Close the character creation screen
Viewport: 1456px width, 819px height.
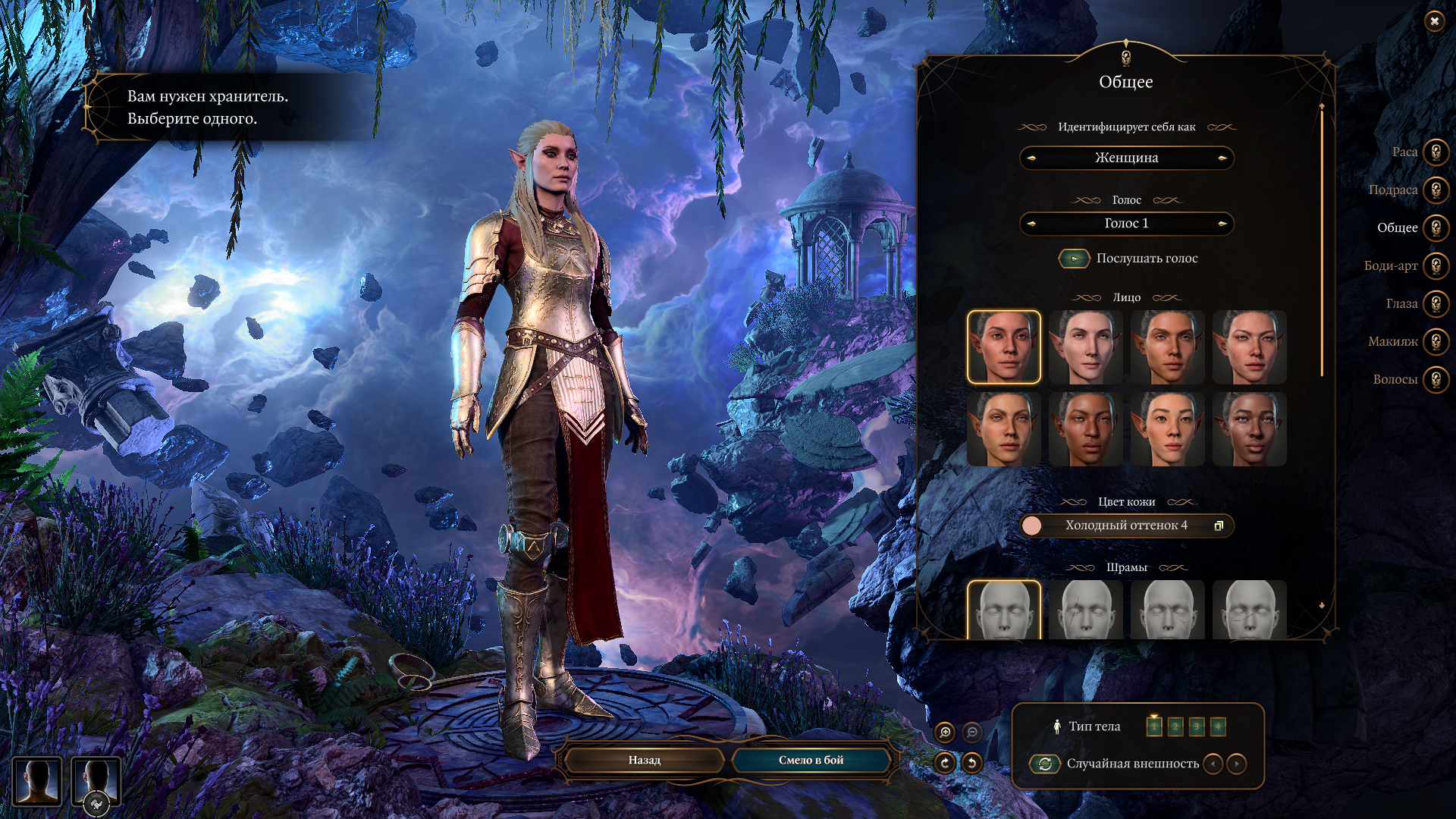[1434, 21]
